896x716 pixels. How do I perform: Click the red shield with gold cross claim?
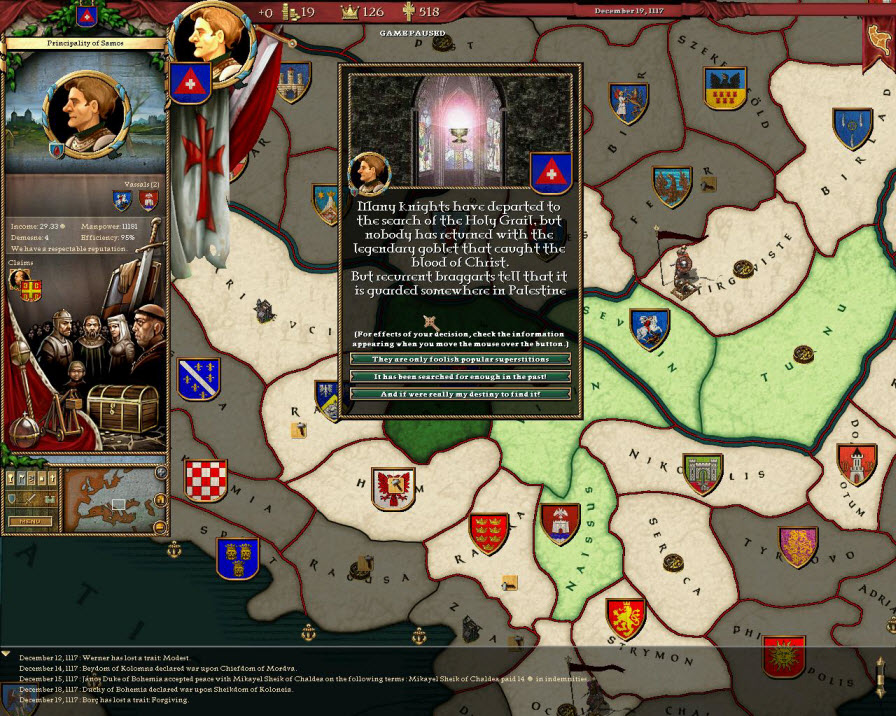tap(31, 290)
